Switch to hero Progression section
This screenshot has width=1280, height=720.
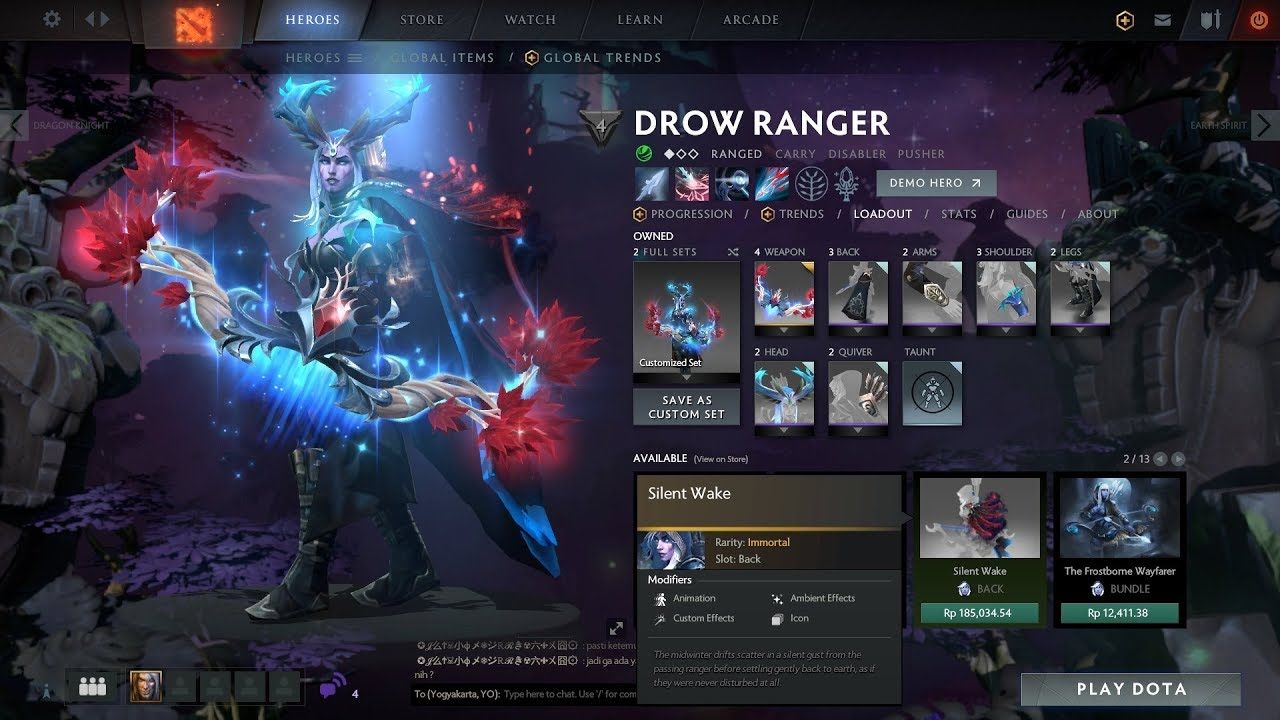coord(691,214)
